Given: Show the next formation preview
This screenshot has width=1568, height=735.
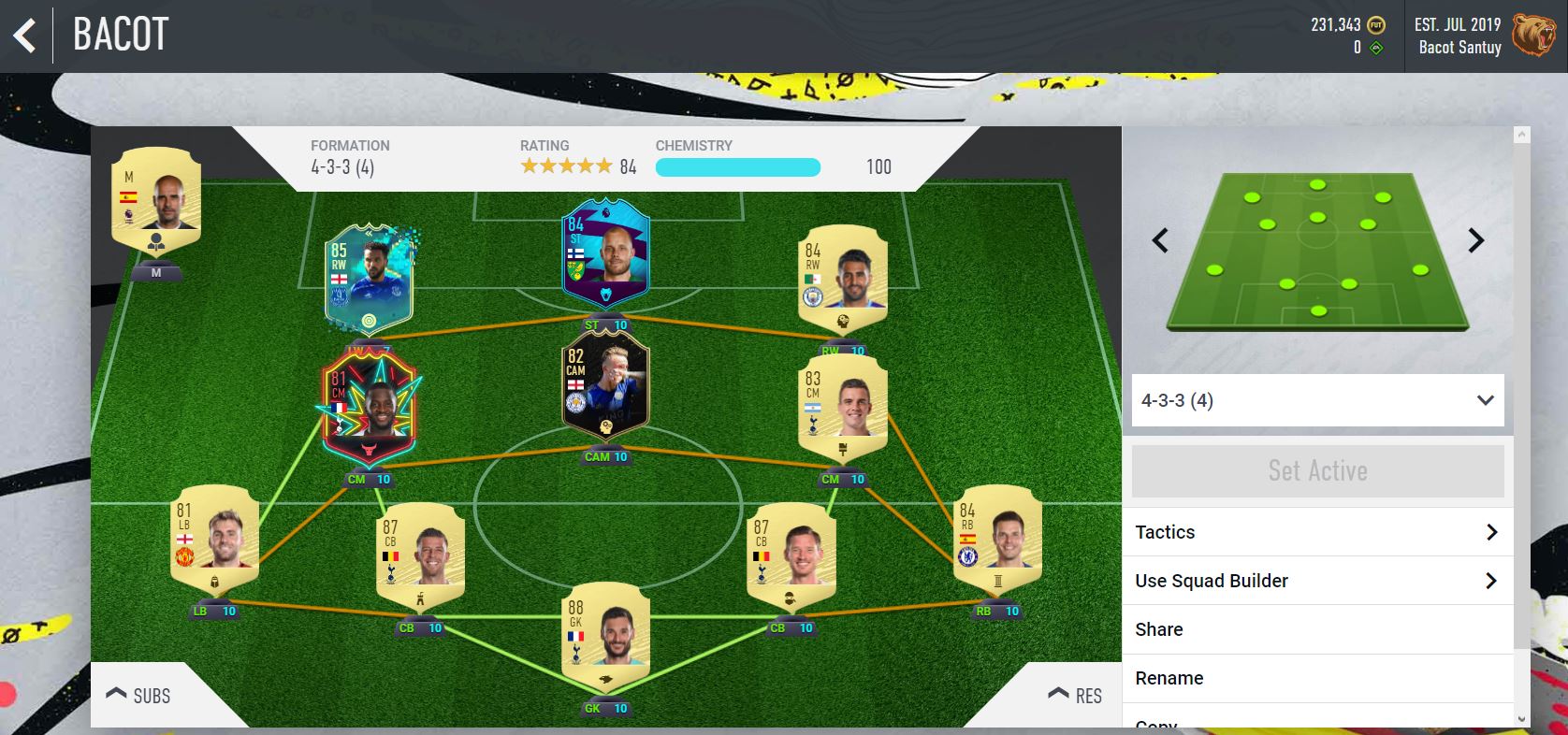Looking at the screenshot, I should click(x=1475, y=241).
